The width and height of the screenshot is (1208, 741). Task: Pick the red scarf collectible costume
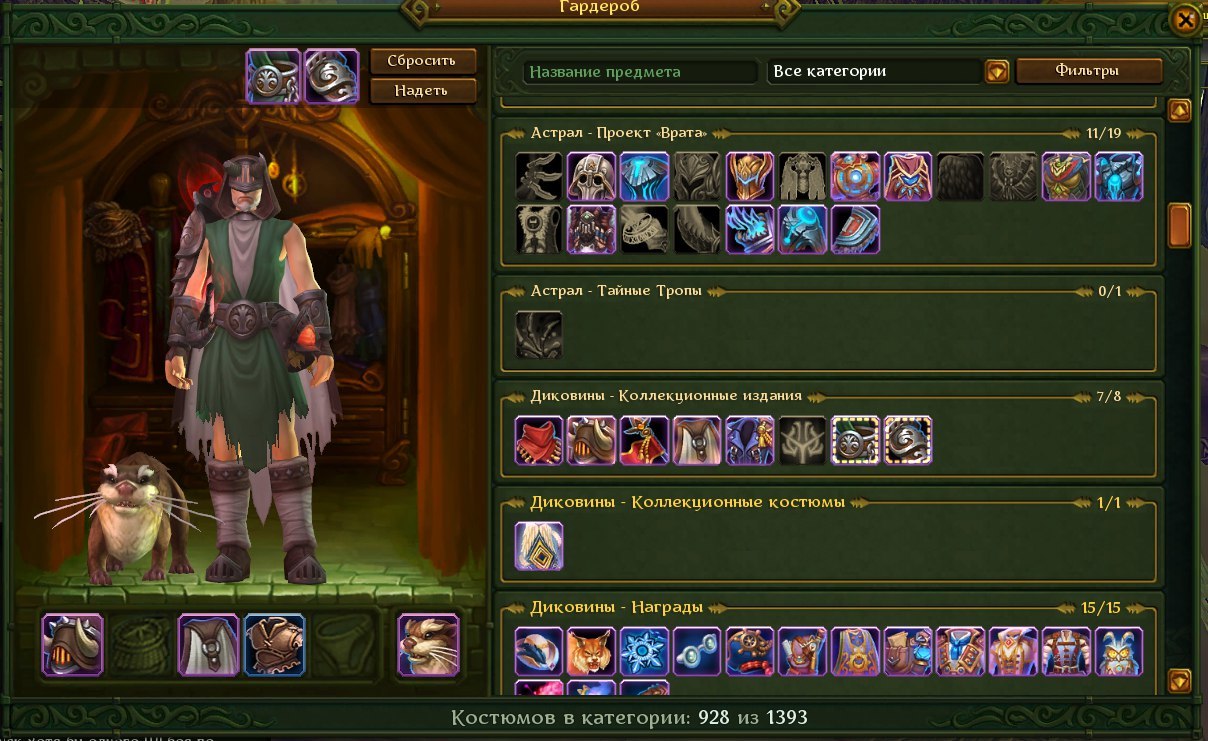pos(539,441)
